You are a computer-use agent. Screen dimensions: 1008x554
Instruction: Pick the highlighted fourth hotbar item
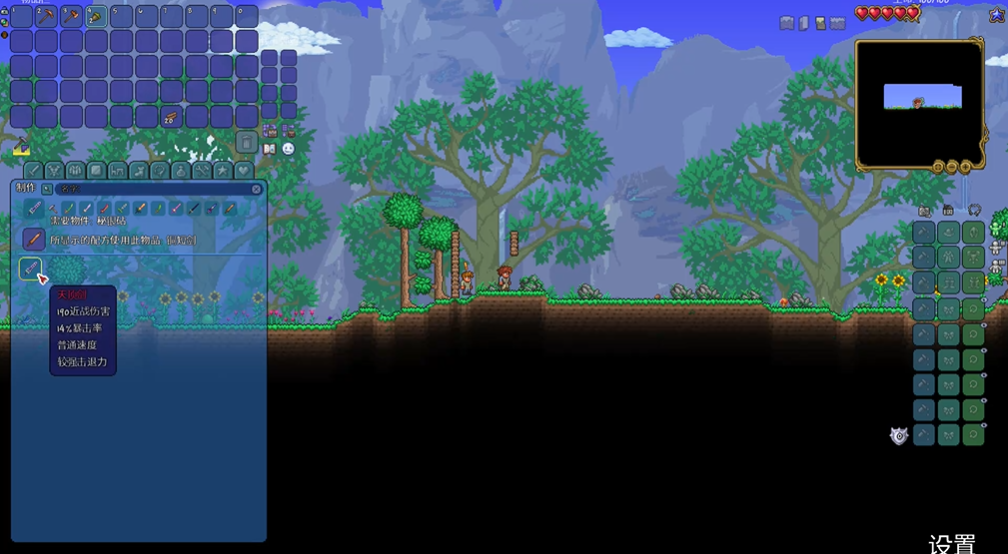coord(96,16)
